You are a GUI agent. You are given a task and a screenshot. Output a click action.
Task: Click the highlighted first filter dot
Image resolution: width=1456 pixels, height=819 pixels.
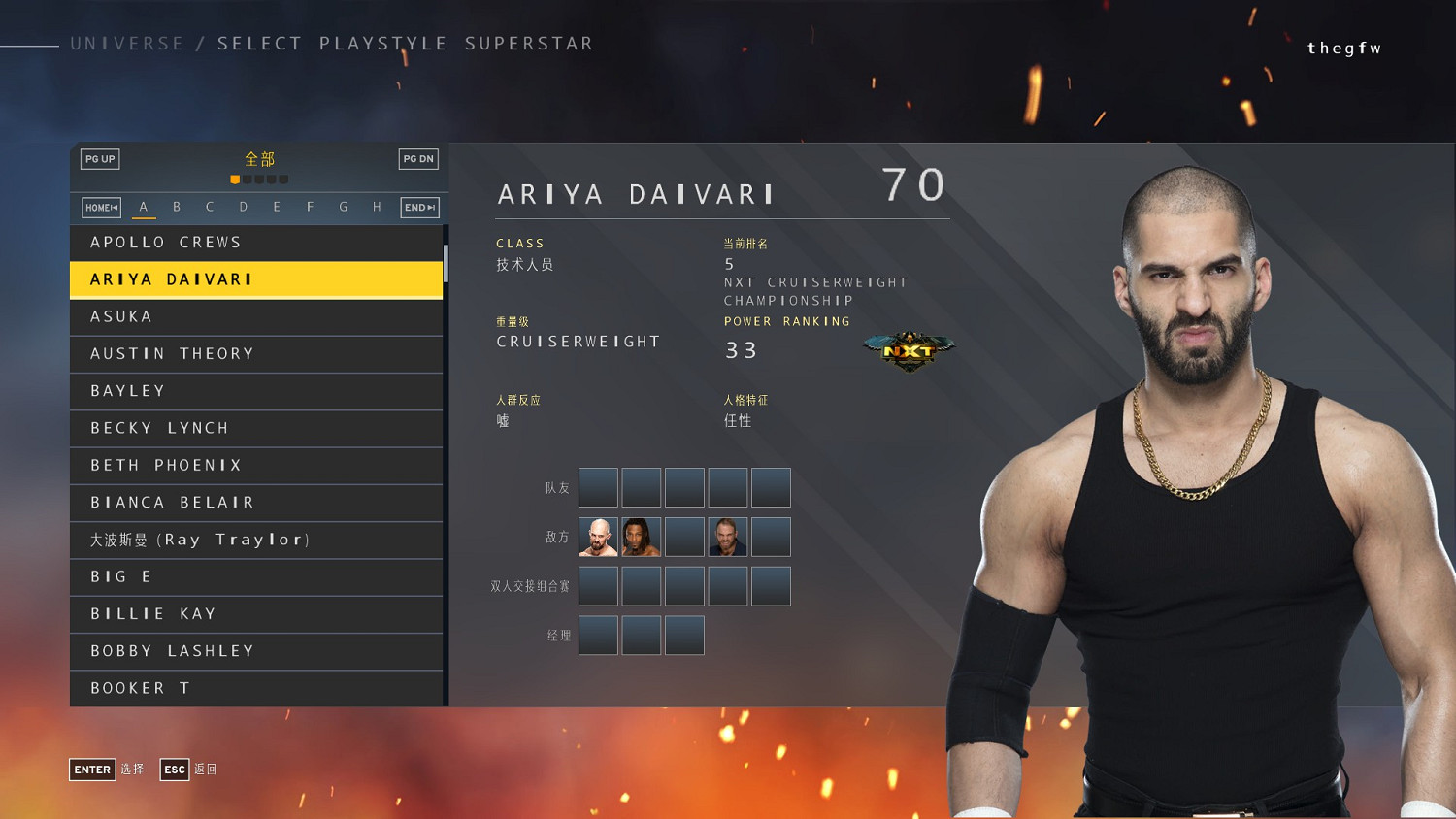[235, 179]
